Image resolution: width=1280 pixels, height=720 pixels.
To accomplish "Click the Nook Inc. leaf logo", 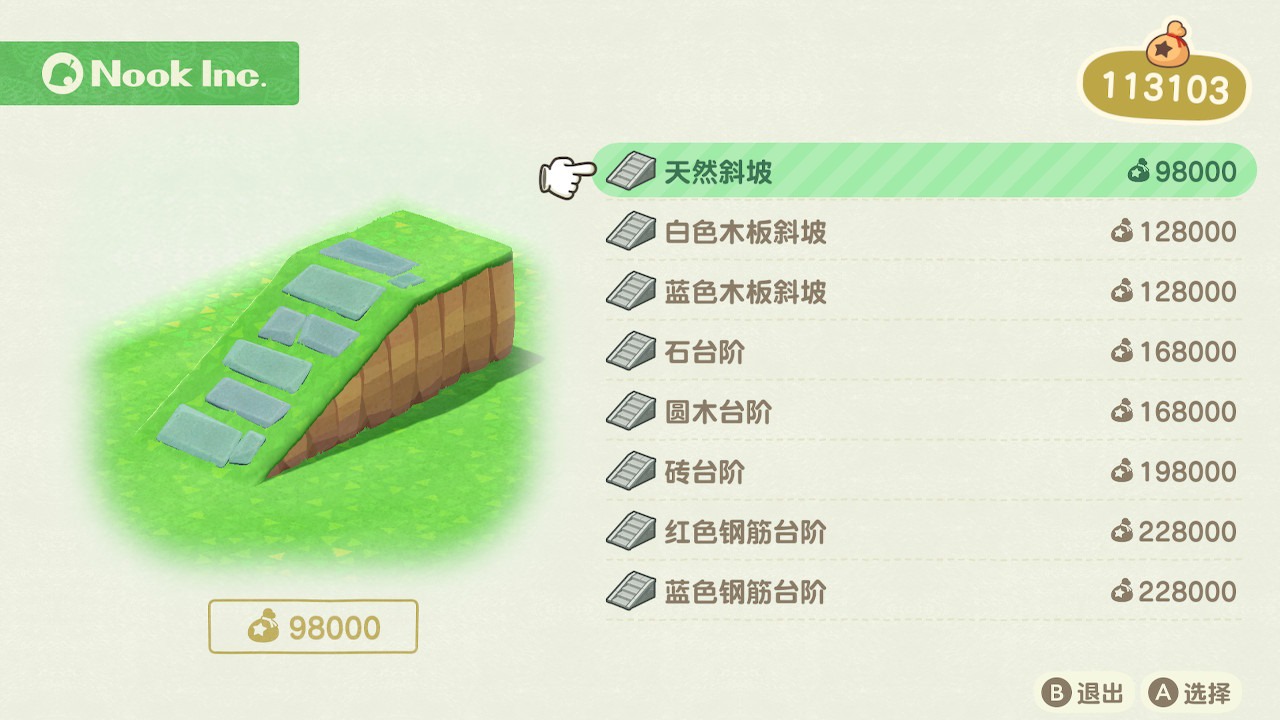I will click(62, 72).
